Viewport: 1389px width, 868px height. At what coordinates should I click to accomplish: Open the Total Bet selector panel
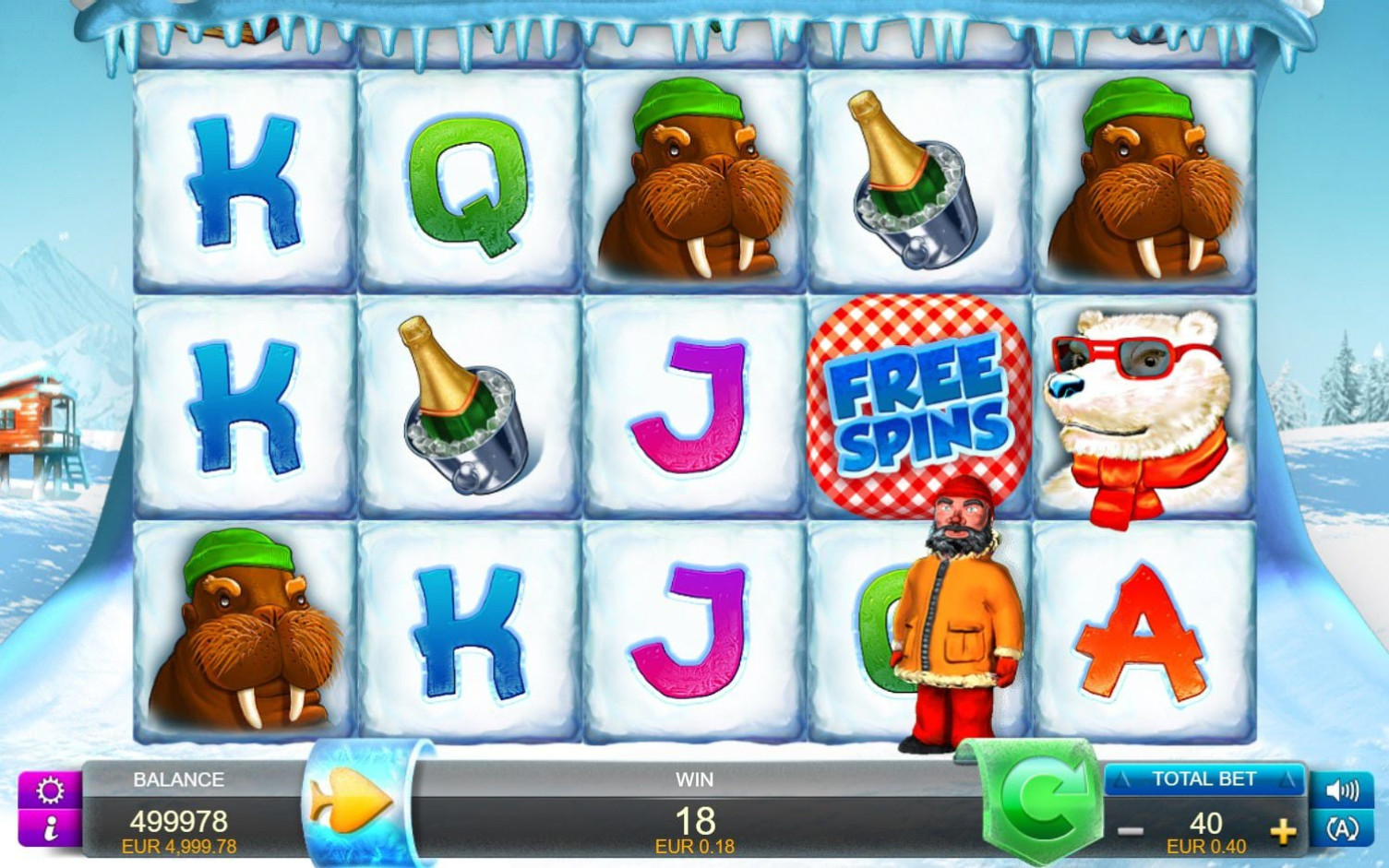(x=1203, y=779)
